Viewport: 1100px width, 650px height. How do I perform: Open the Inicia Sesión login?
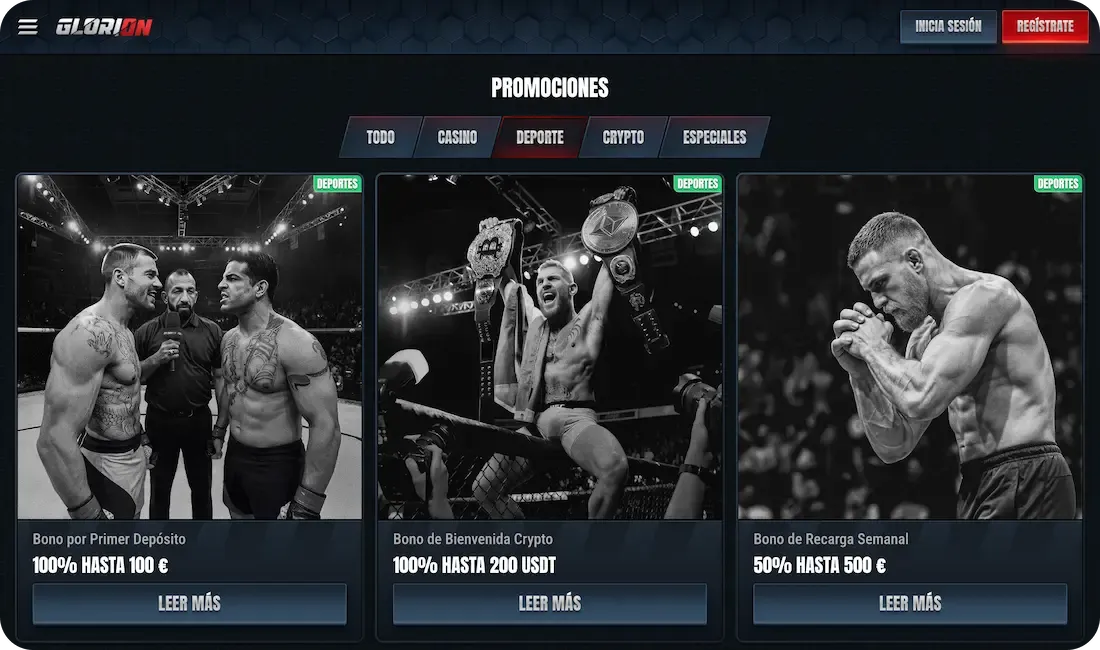948,27
